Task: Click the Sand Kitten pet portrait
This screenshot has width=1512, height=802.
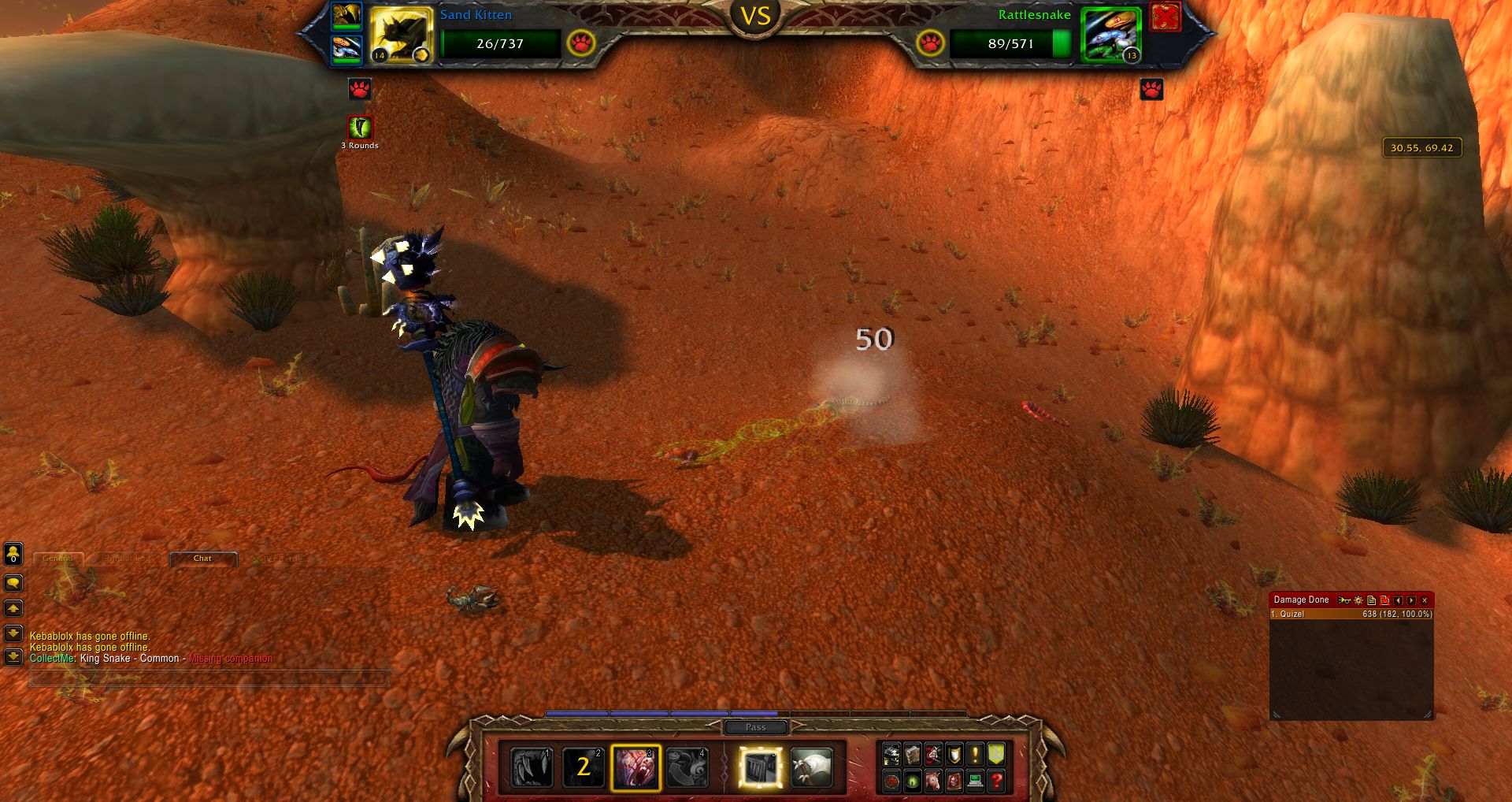Action: 401,35
